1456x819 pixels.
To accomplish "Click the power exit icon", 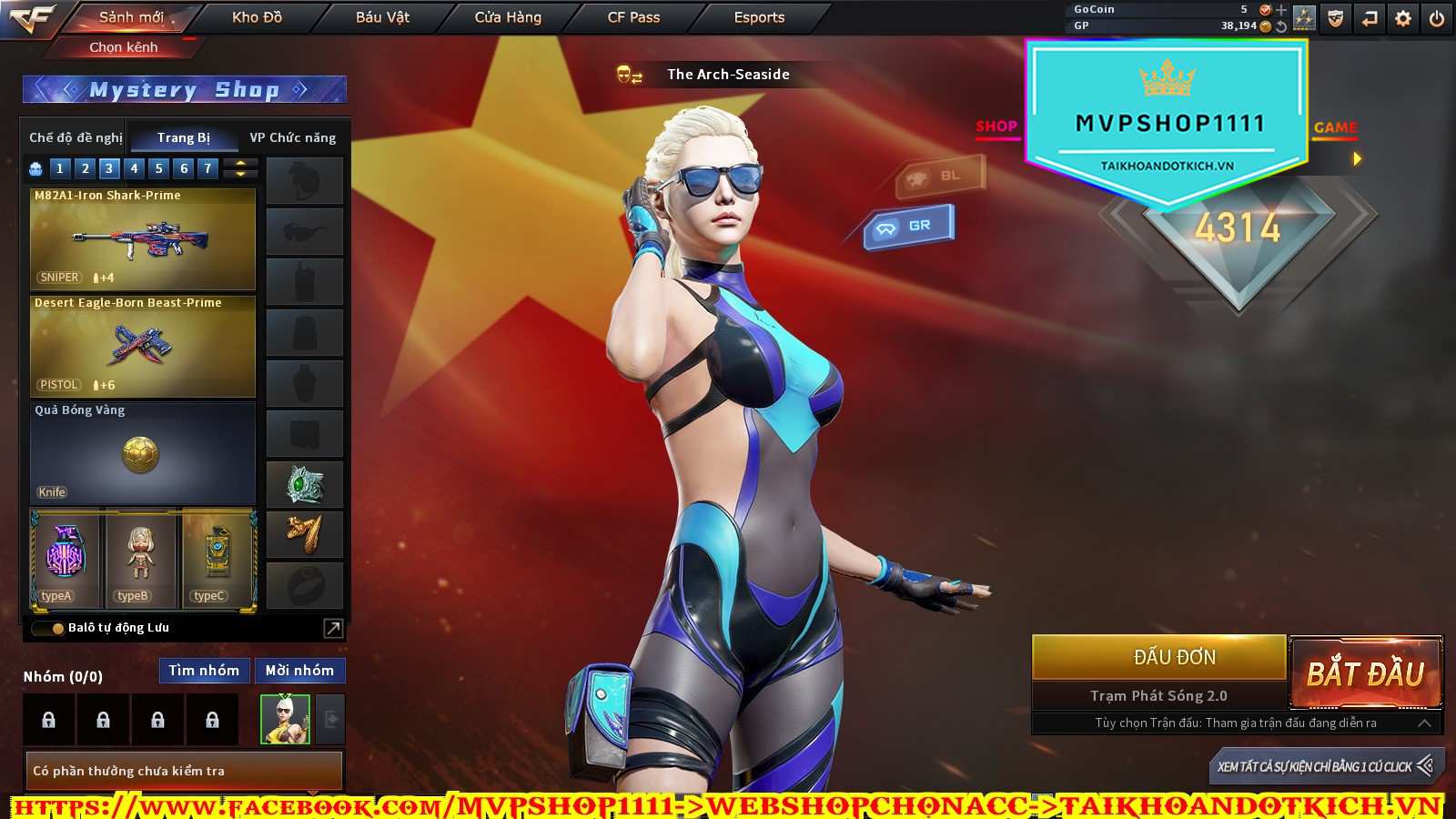I will click(1437, 18).
